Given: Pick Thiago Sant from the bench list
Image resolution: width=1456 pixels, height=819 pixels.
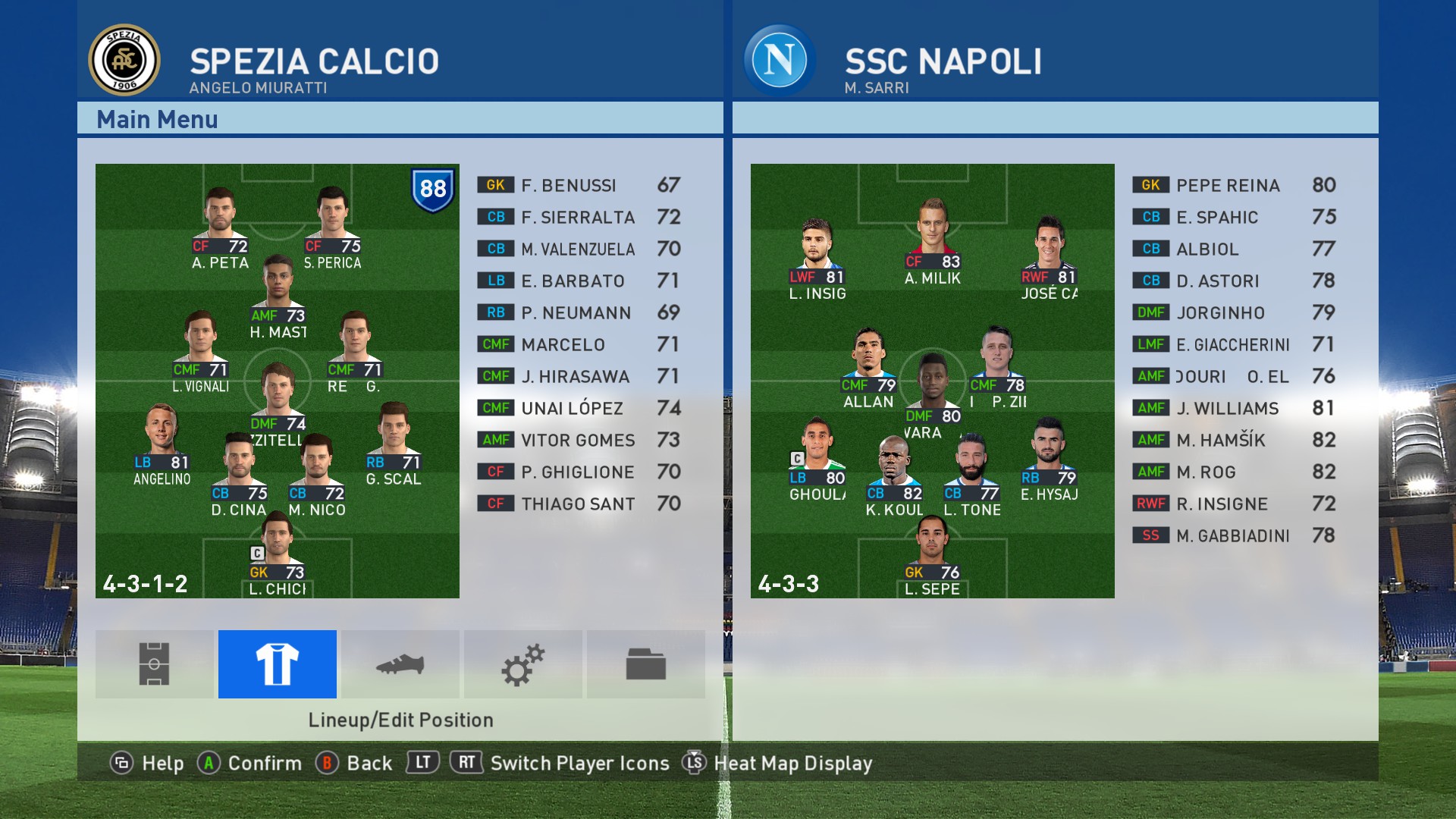Looking at the screenshot, I should pyautogui.click(x=579, y=504).
